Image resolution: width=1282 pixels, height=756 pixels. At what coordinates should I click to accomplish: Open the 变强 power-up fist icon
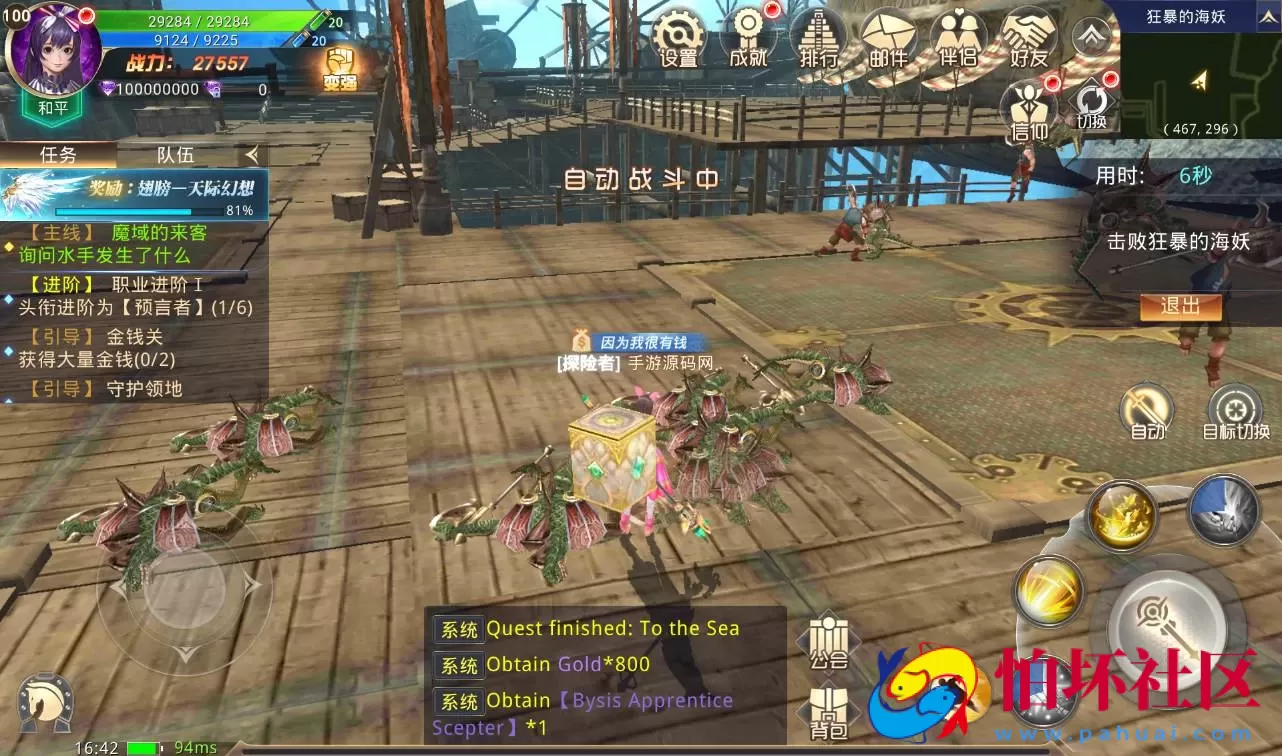pos(340,68)
